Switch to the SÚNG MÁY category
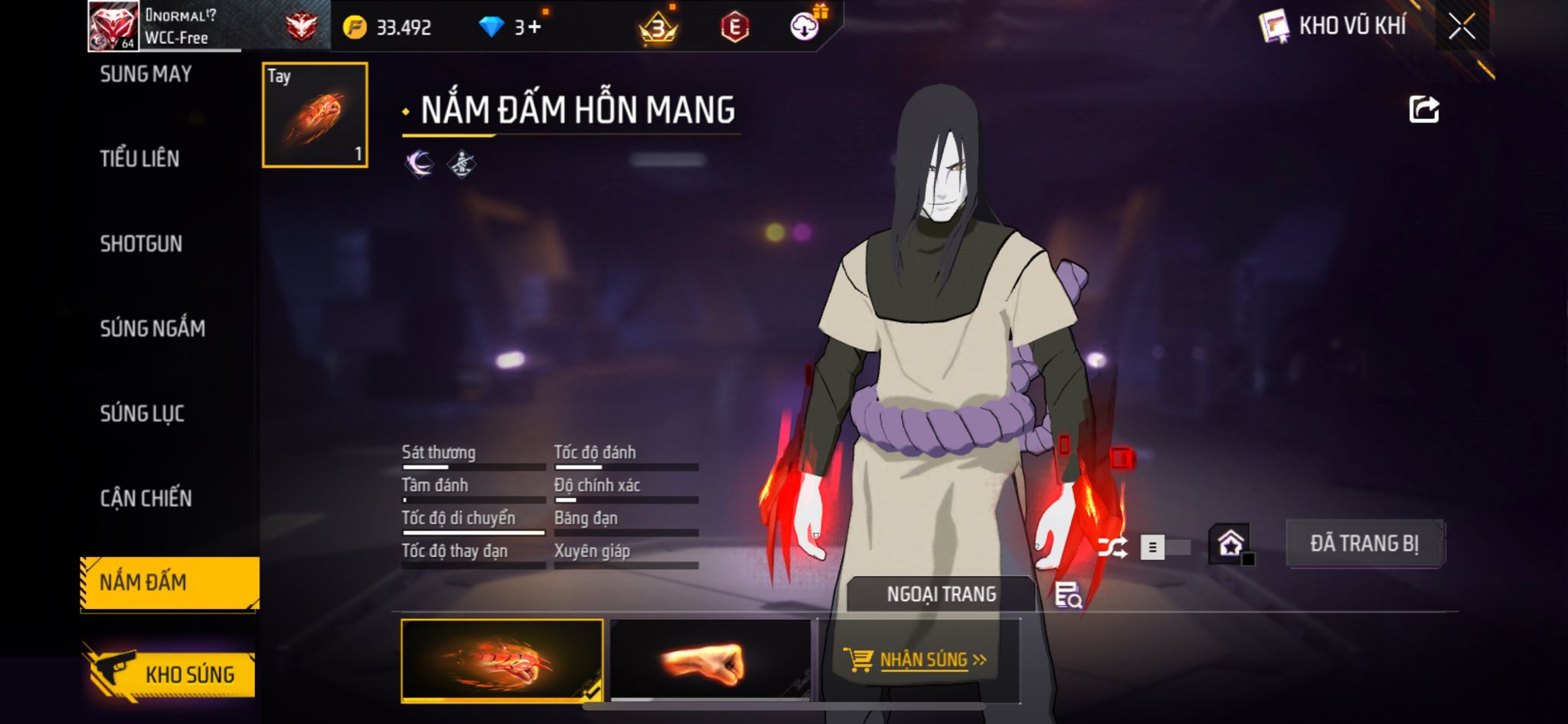1568x724 pixels. 145,74
